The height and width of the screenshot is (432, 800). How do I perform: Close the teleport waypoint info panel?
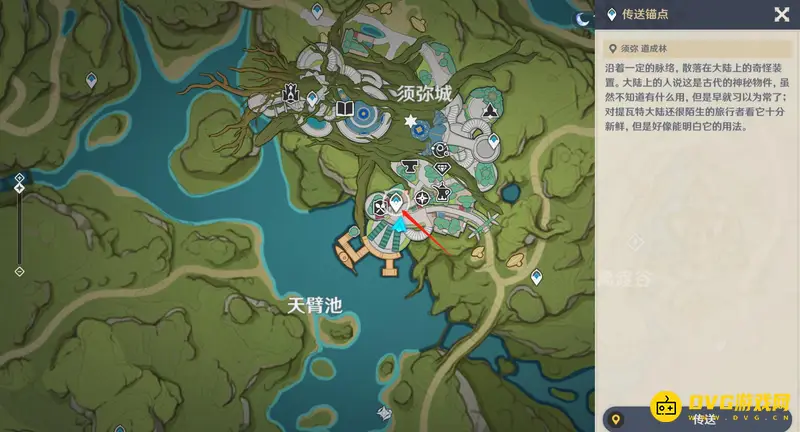coord(781,14)
